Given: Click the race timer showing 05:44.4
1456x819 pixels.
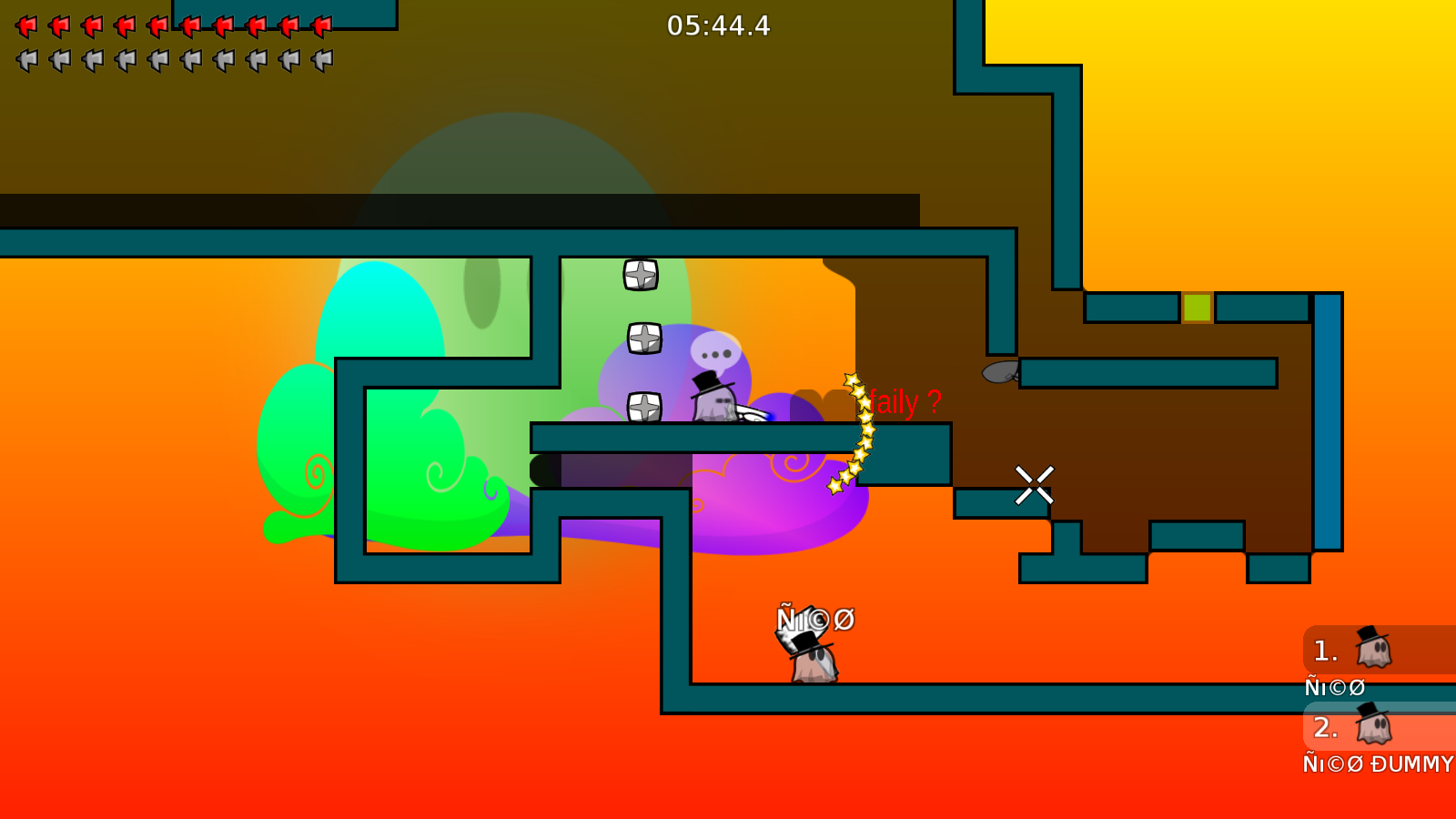Looking at the screenshot, I should point(718,26).
